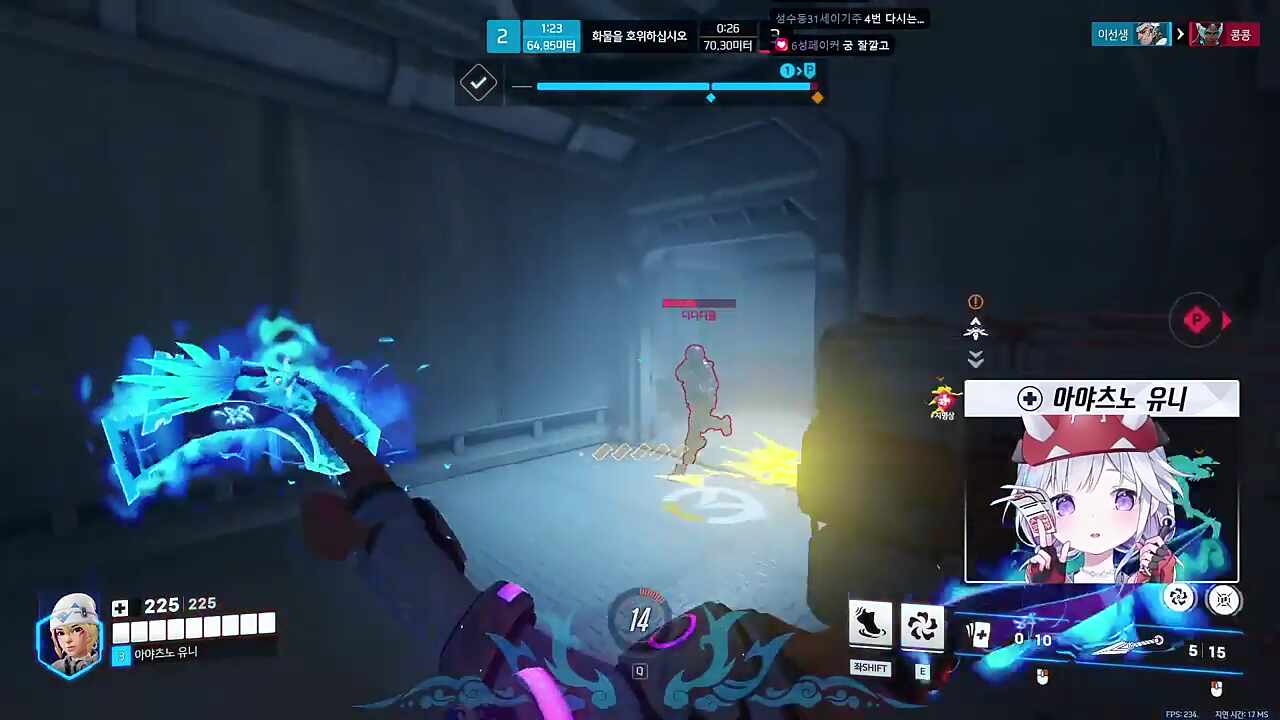Click the 이선생 player name in the killfeed
Viewport: 1280px width, 720px height.
pos(1115,33)
